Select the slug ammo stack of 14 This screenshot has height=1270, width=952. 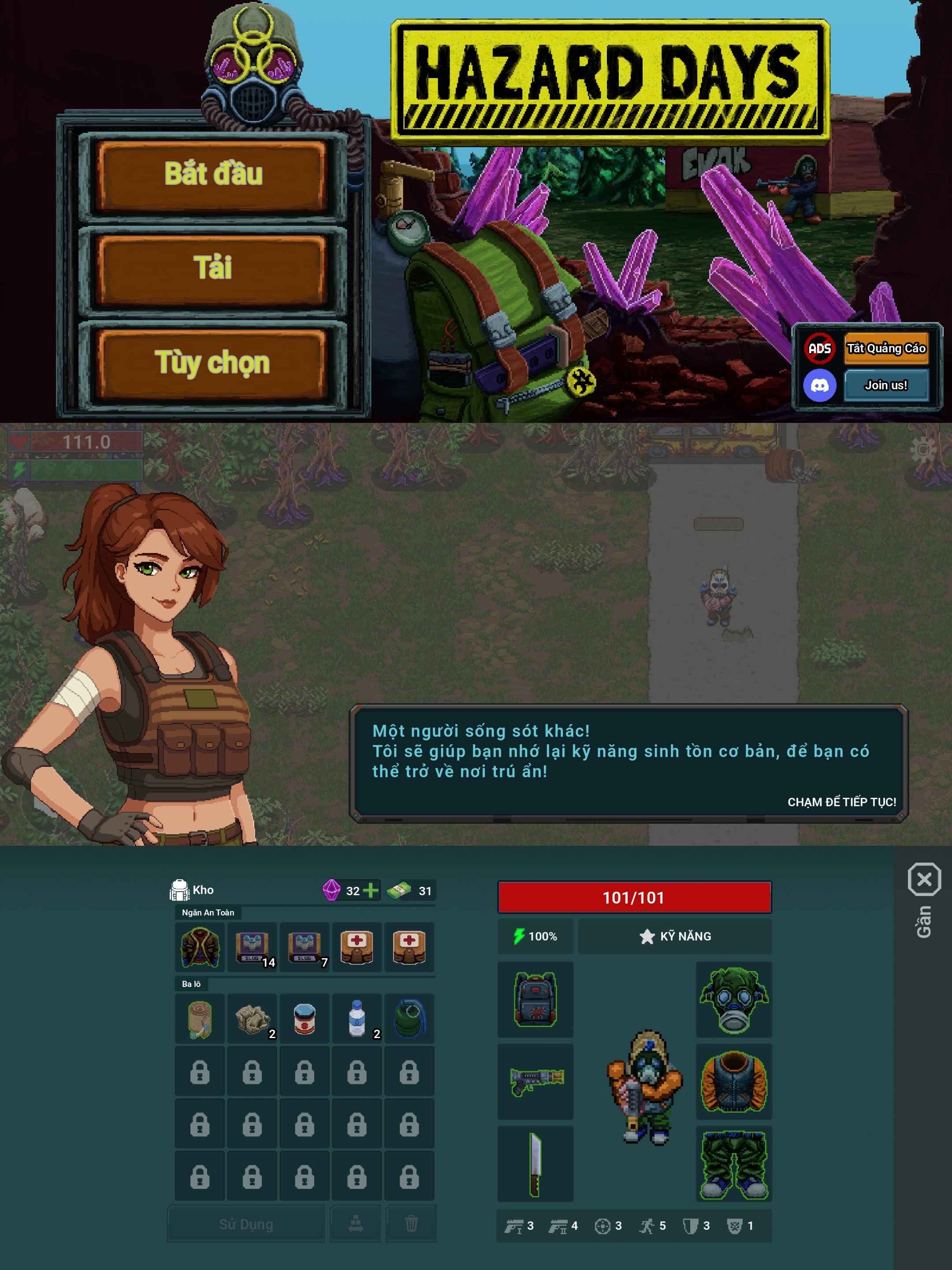253,947
